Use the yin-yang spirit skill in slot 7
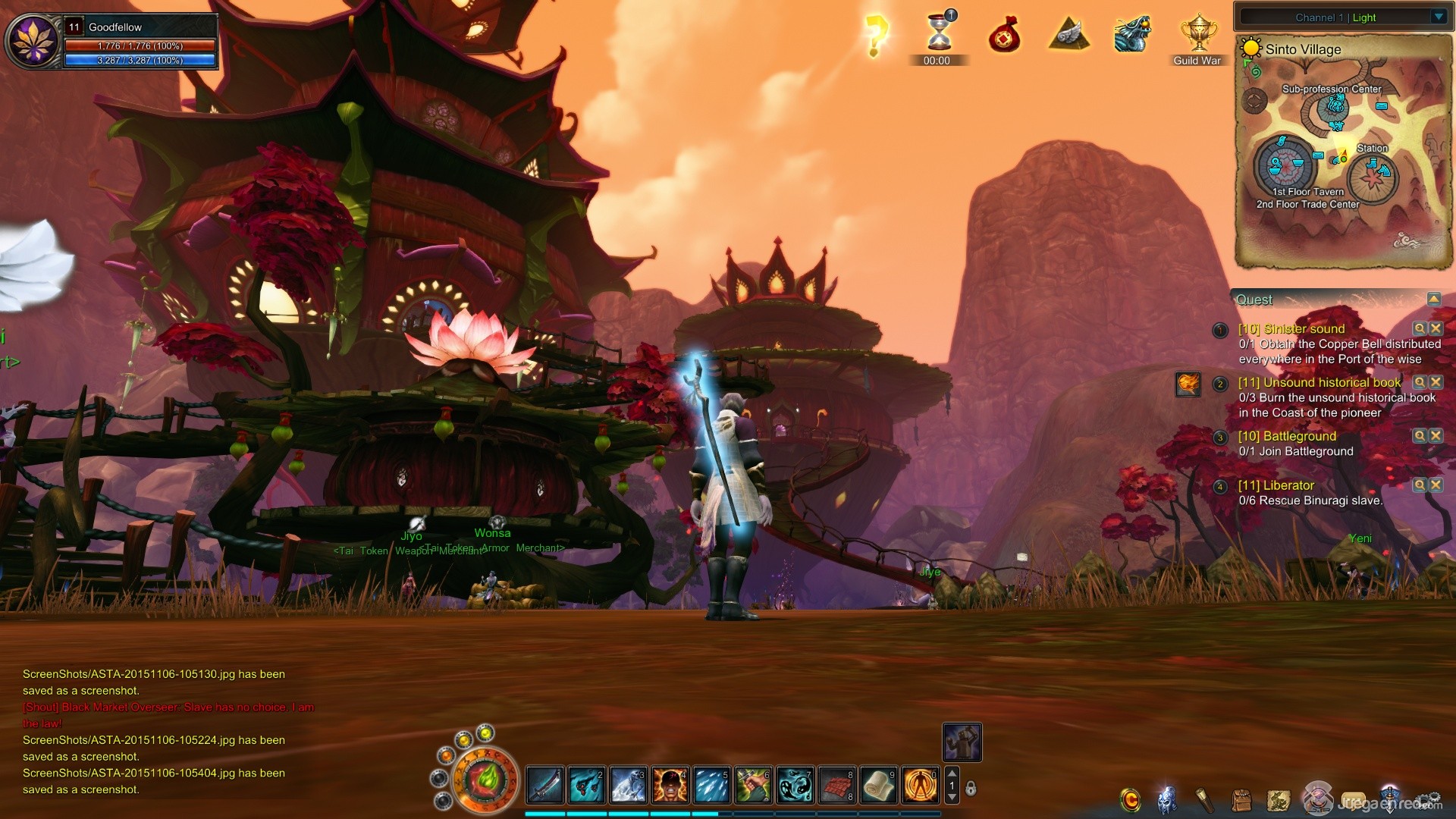This screenshot has width=1456, height=819. 795,786
